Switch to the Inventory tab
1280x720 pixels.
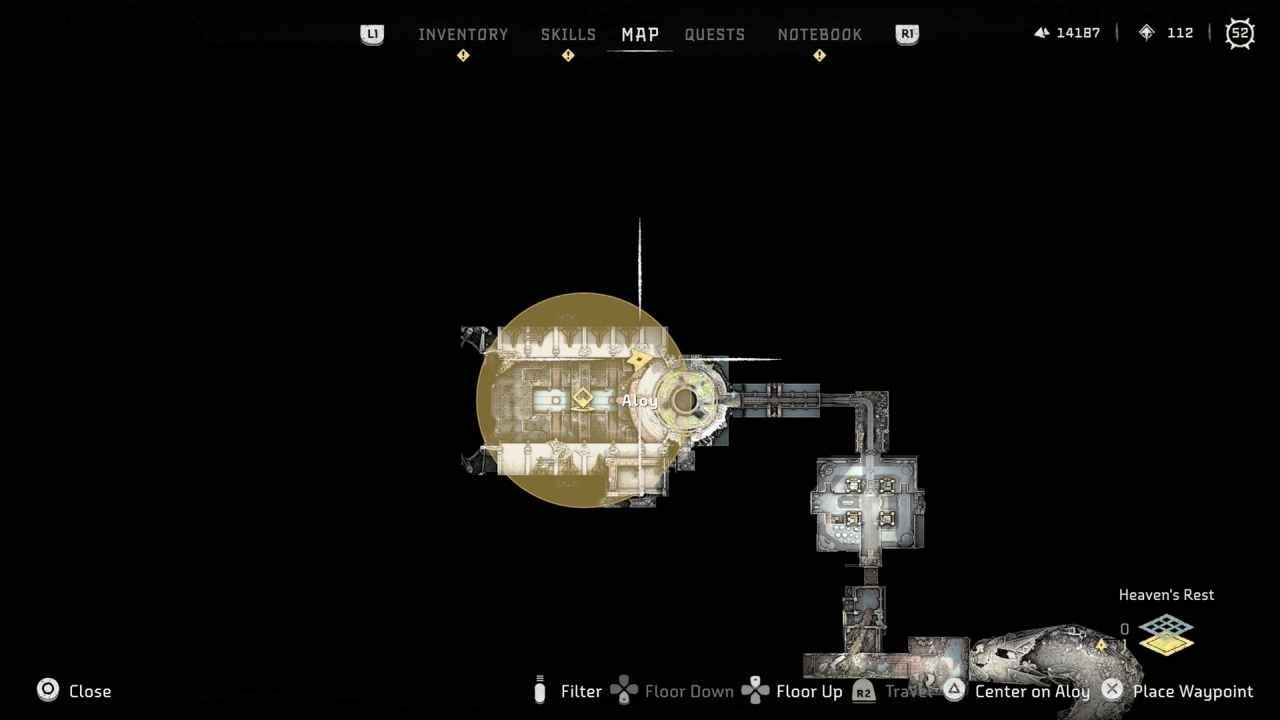[463, 34]
